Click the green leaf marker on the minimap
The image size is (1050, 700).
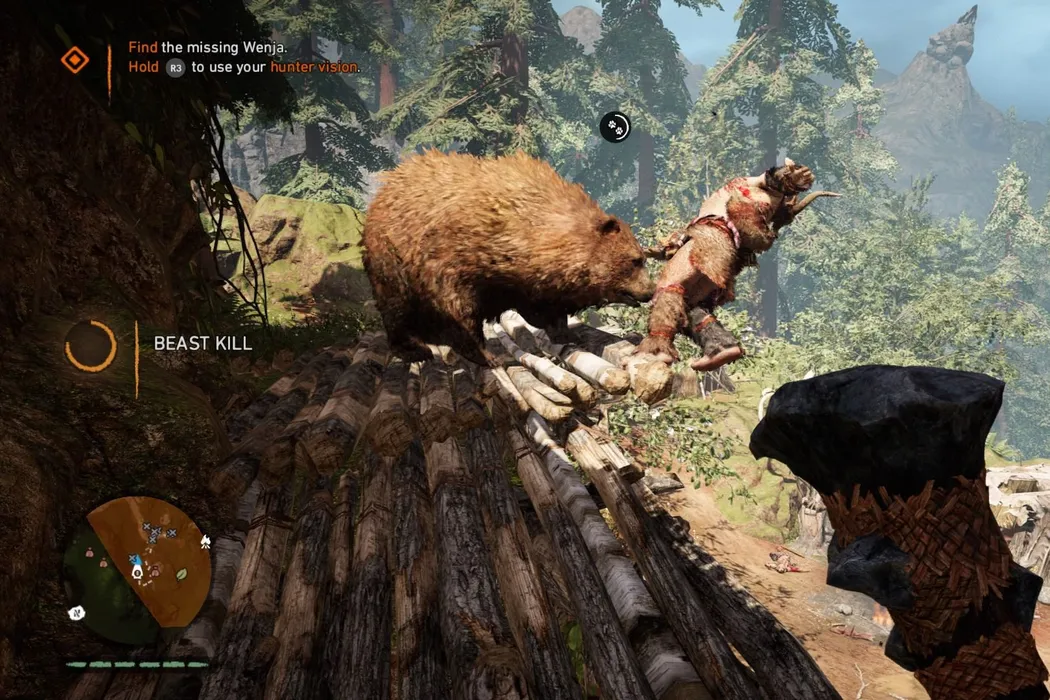click(181, 575)
